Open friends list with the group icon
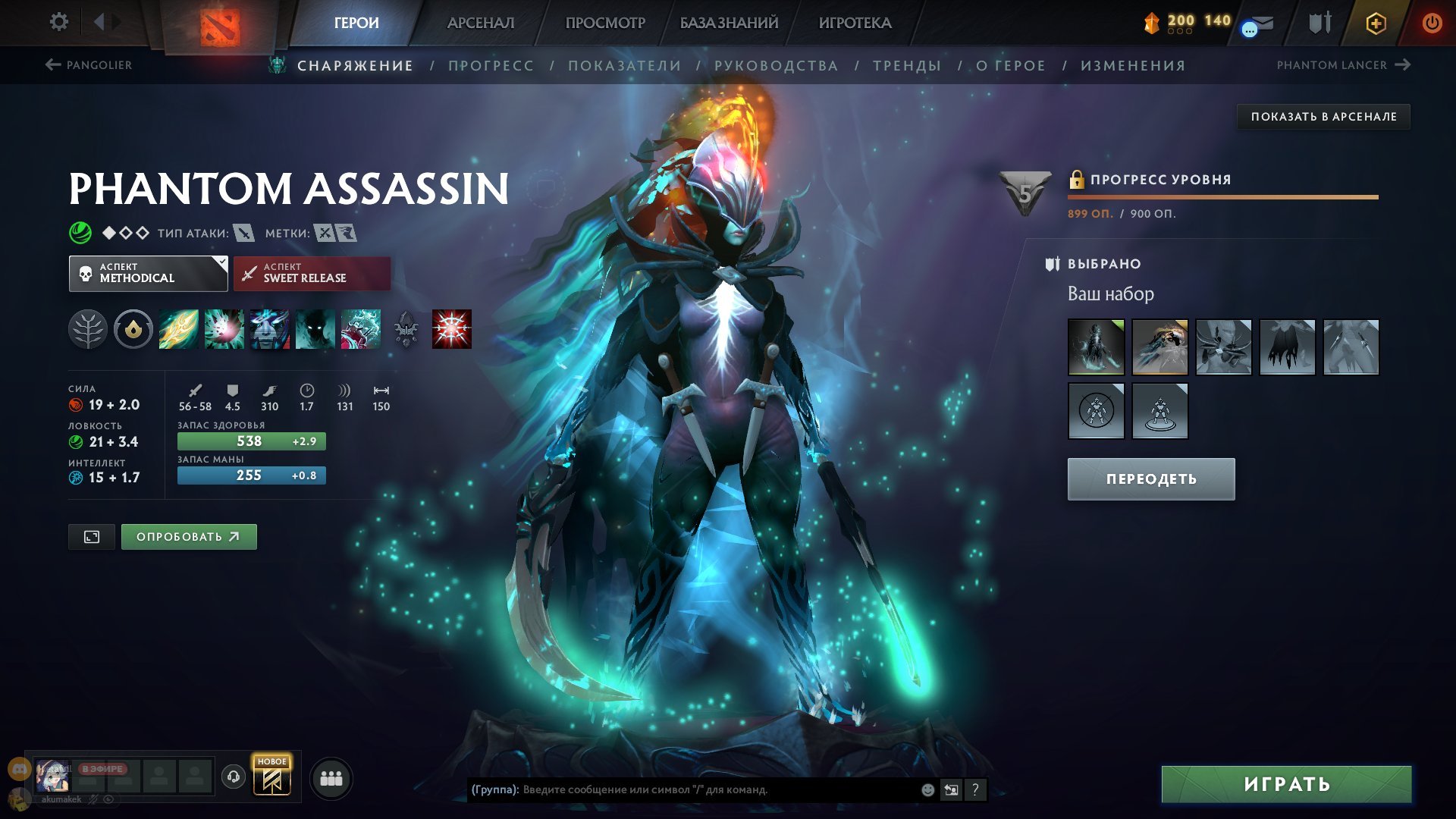The image size is (1456, 819). click(331, 780)
